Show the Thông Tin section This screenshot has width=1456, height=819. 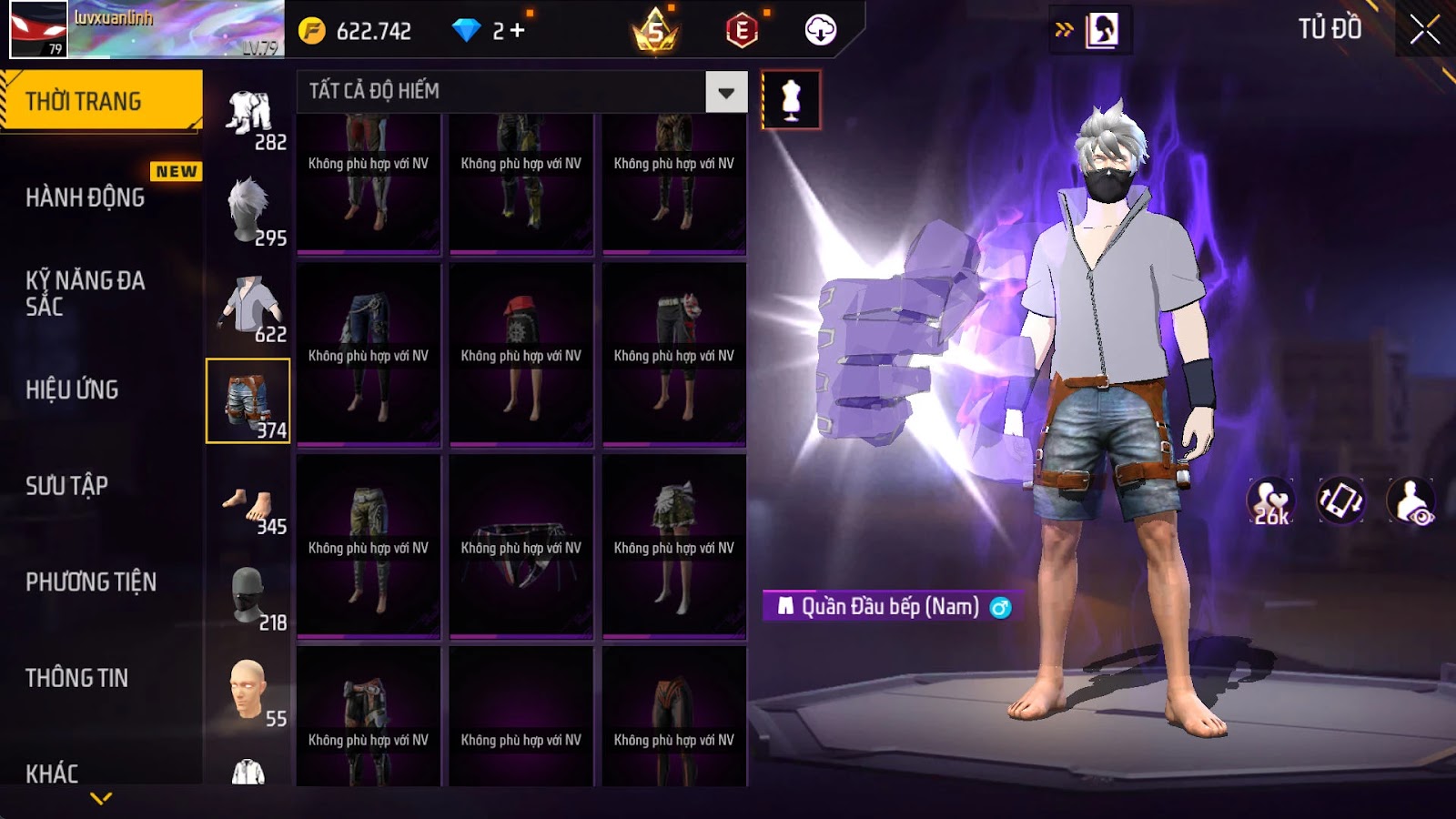(77, 678)
